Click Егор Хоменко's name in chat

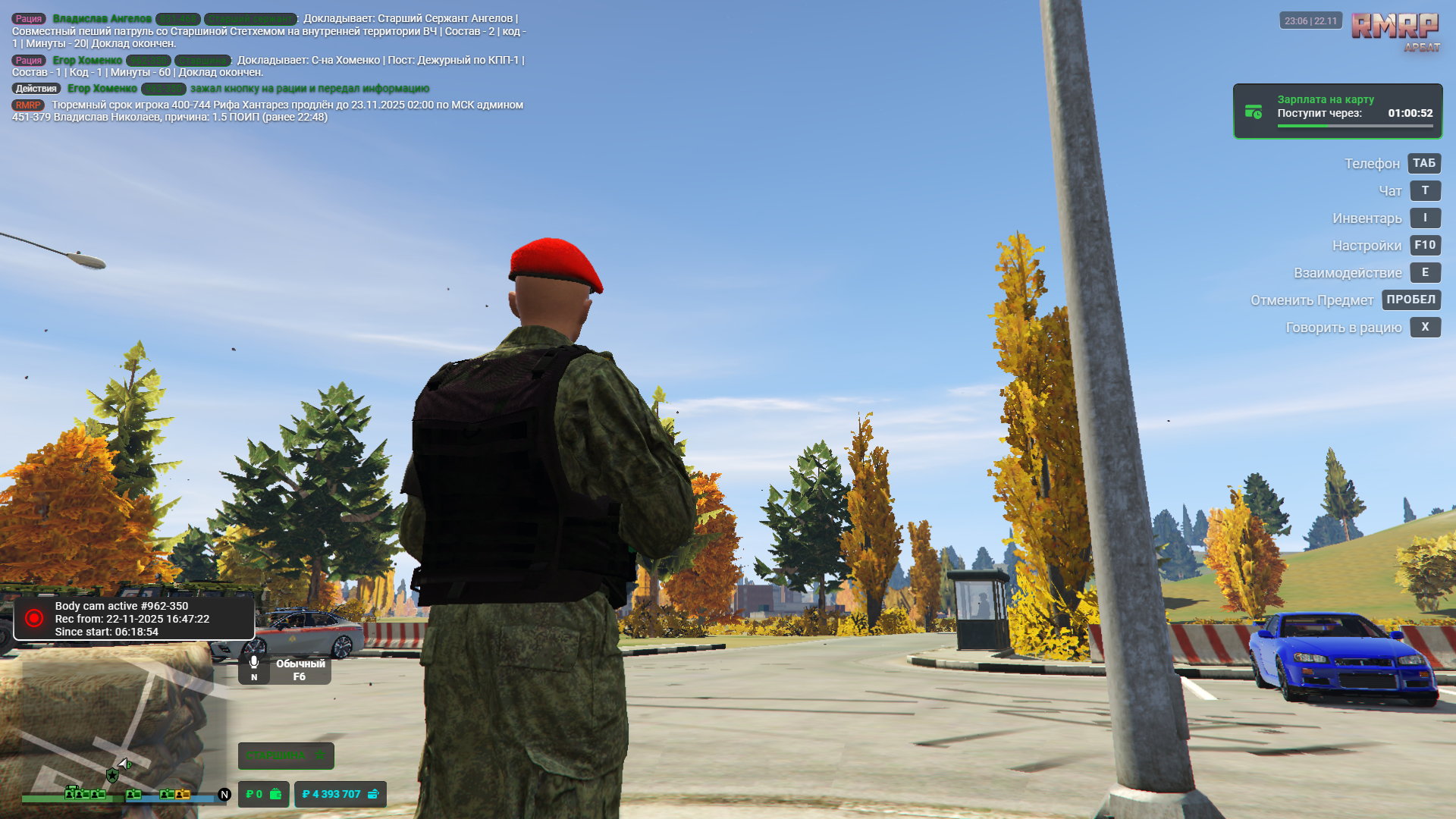(x=89, y=61)
